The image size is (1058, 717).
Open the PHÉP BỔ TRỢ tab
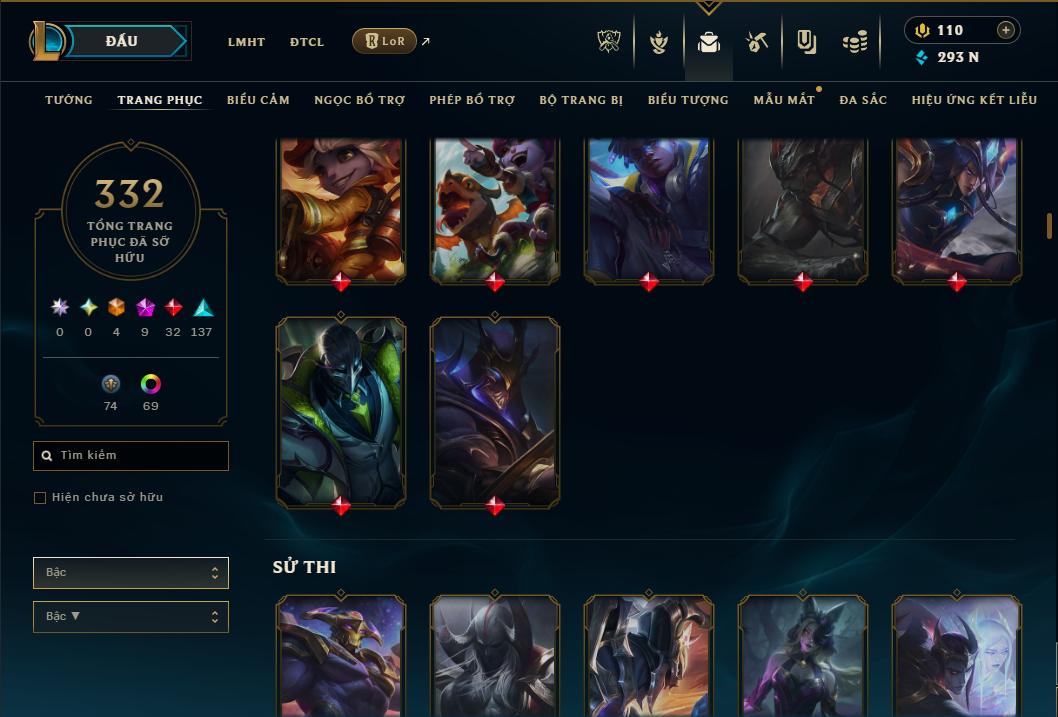point(472,100)
